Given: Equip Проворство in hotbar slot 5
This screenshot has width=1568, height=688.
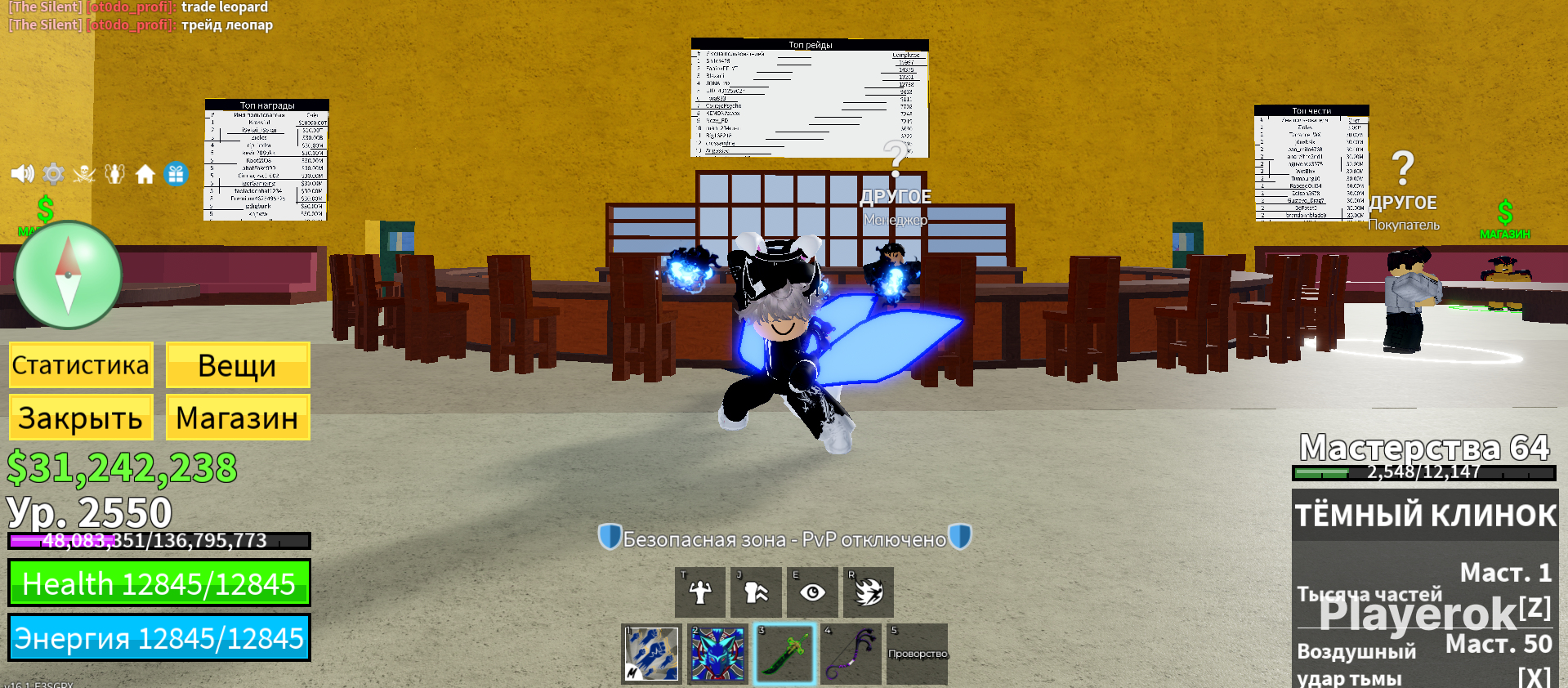Looking at the screenshot, I should pyautogui.click(x=916, y=654).
